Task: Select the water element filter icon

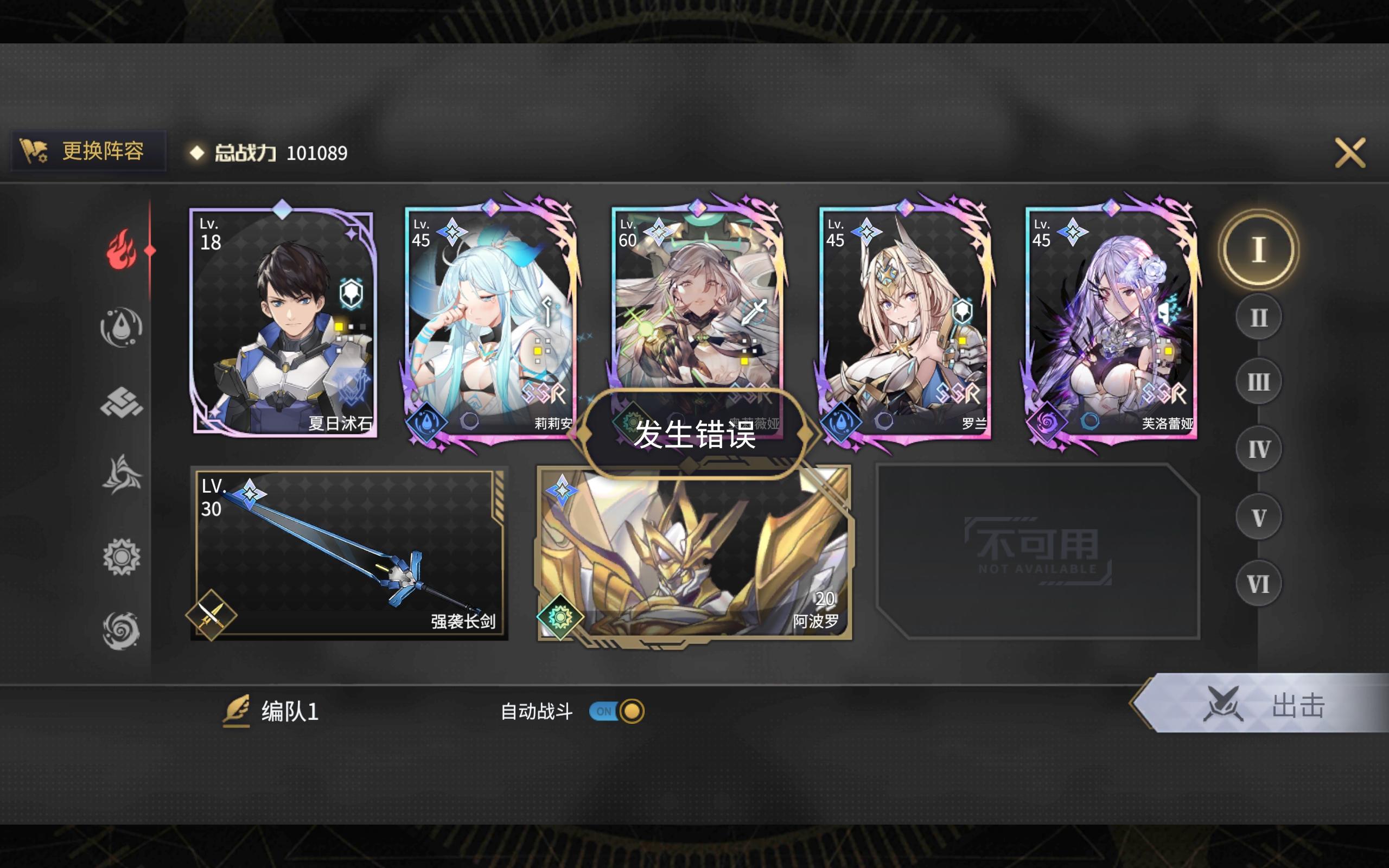Action: tap(122, 327)
